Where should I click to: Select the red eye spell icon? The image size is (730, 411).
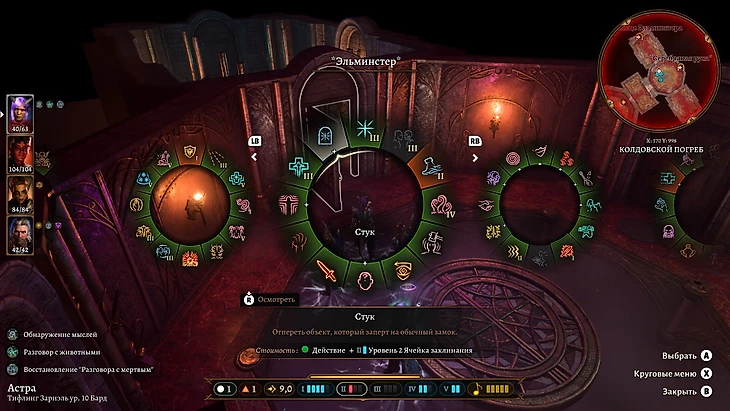[x=403, y=268]
